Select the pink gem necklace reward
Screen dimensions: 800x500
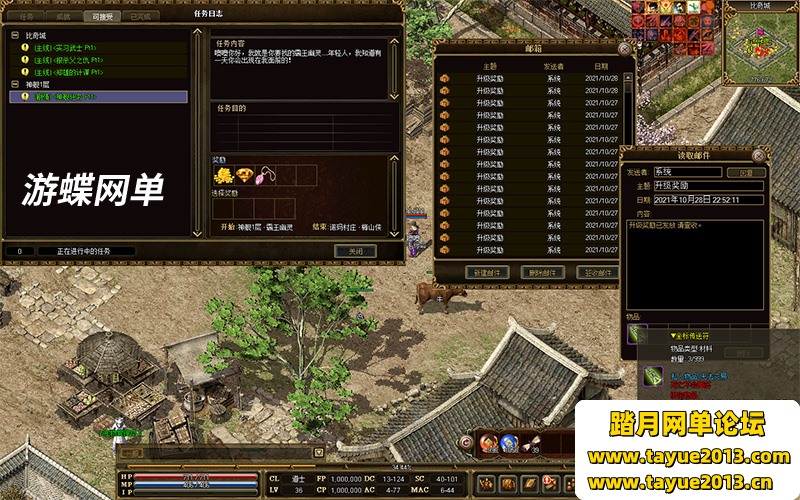[267, 176]
